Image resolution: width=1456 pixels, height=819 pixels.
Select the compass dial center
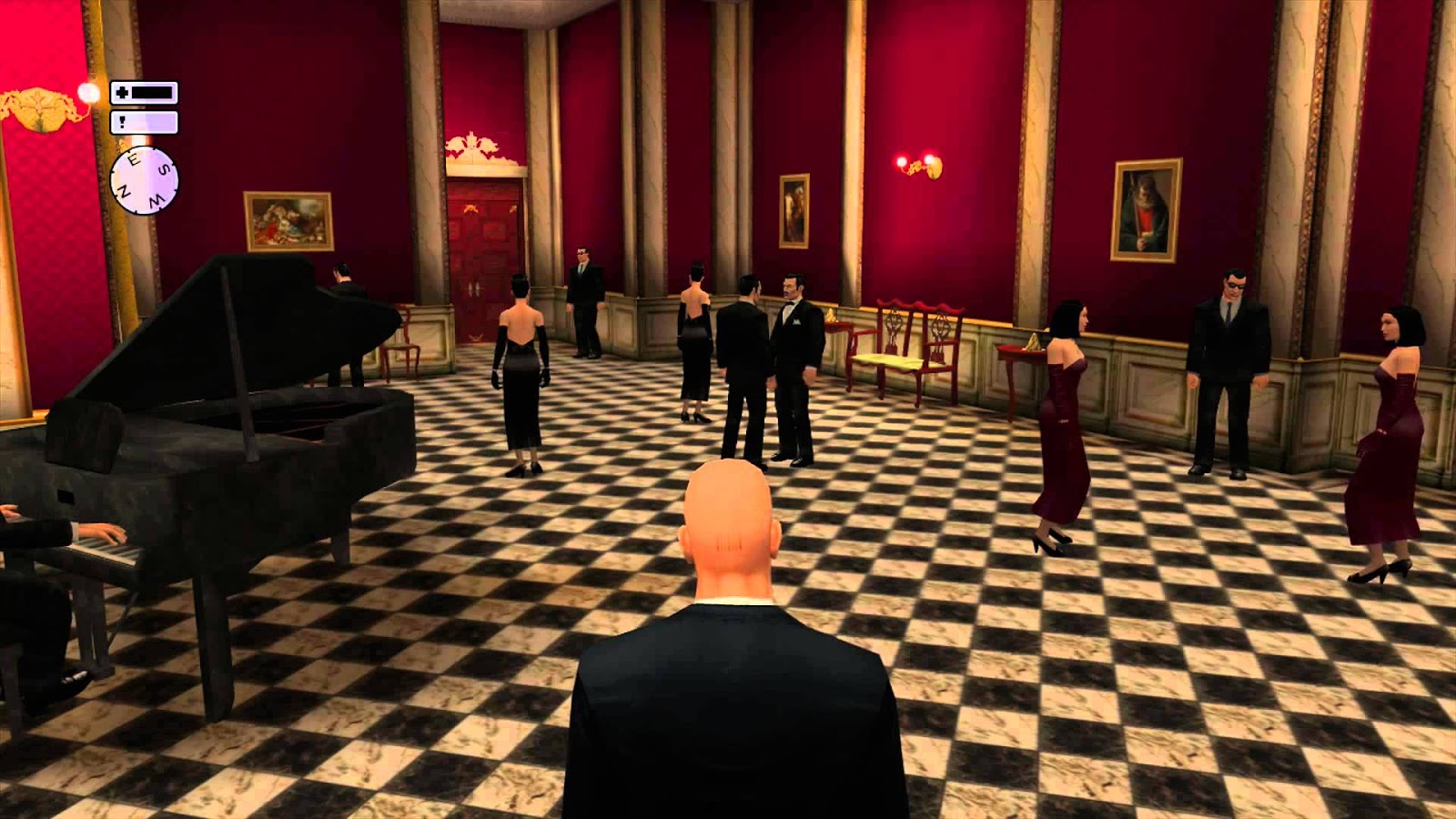(x=144, y=180)
